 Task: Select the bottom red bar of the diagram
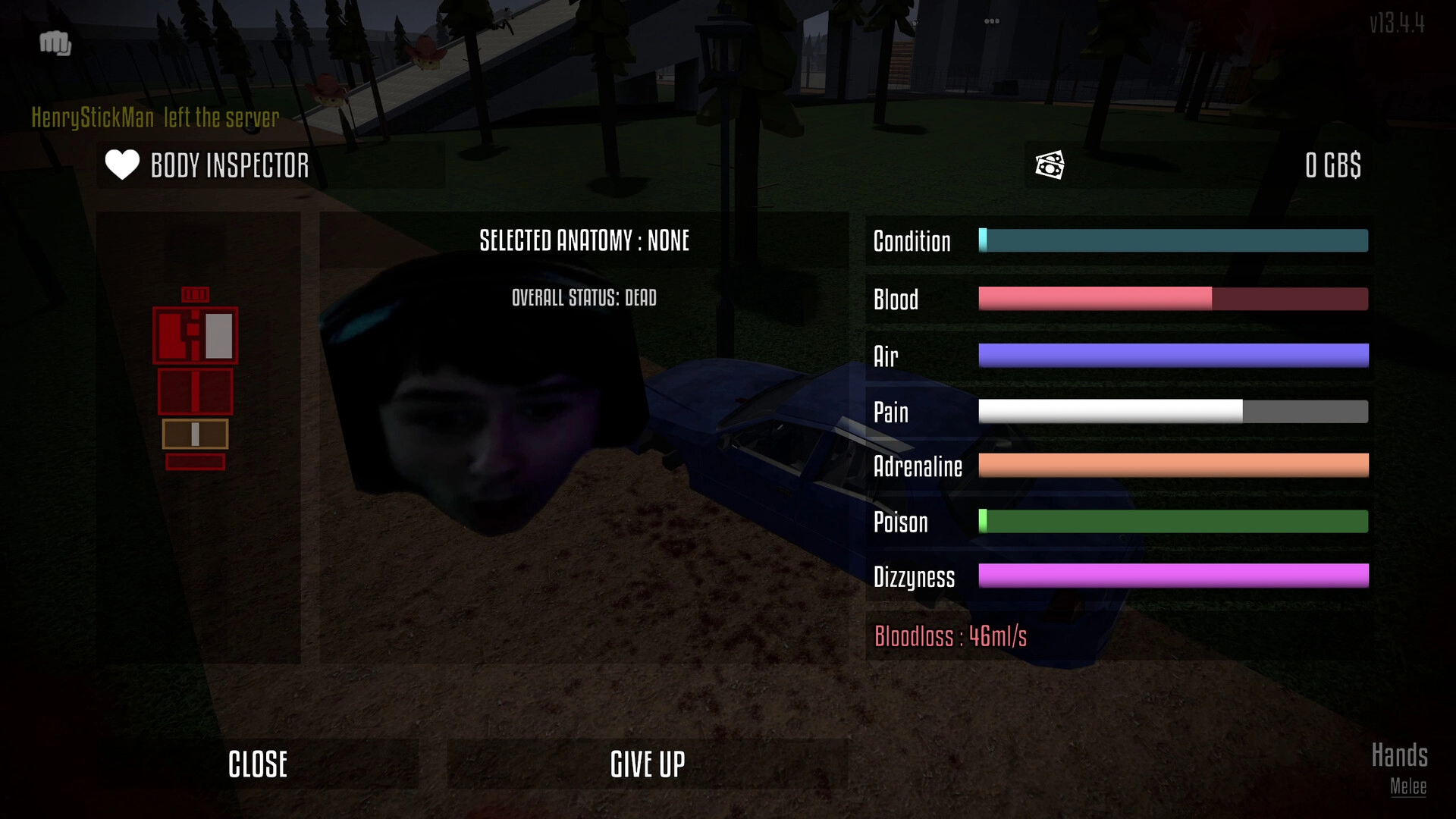click(x=195, y=462)
